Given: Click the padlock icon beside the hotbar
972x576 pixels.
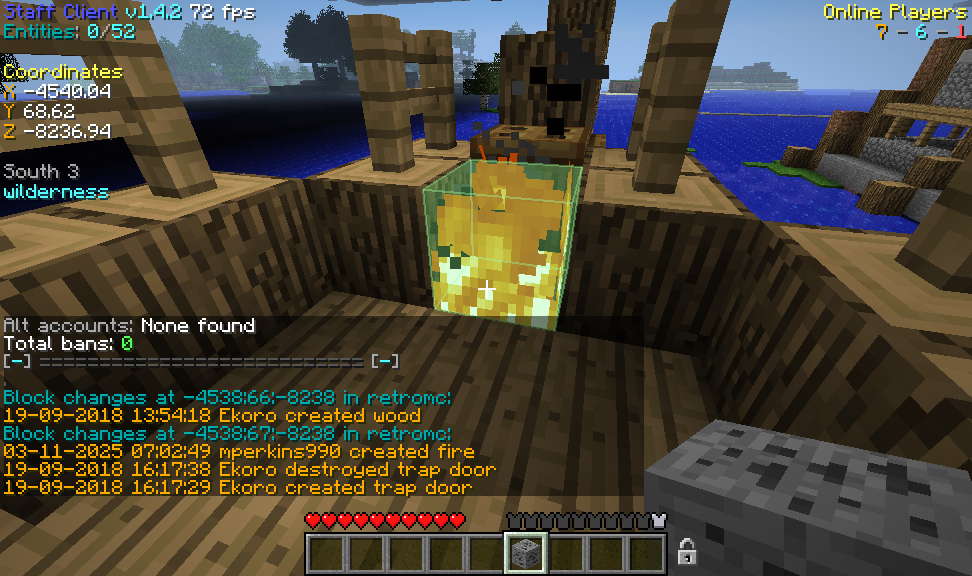Looking at the screenshot, I should 687,551.
